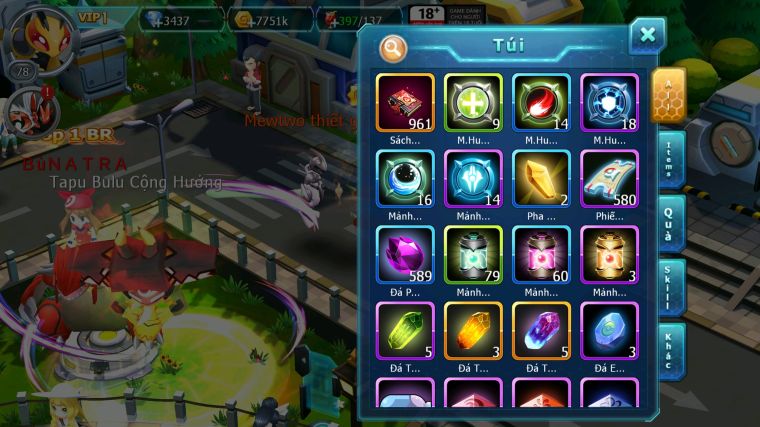Screen dimensions: 760x427
Task: Open the Quà tab
Action: pos(669,223)
